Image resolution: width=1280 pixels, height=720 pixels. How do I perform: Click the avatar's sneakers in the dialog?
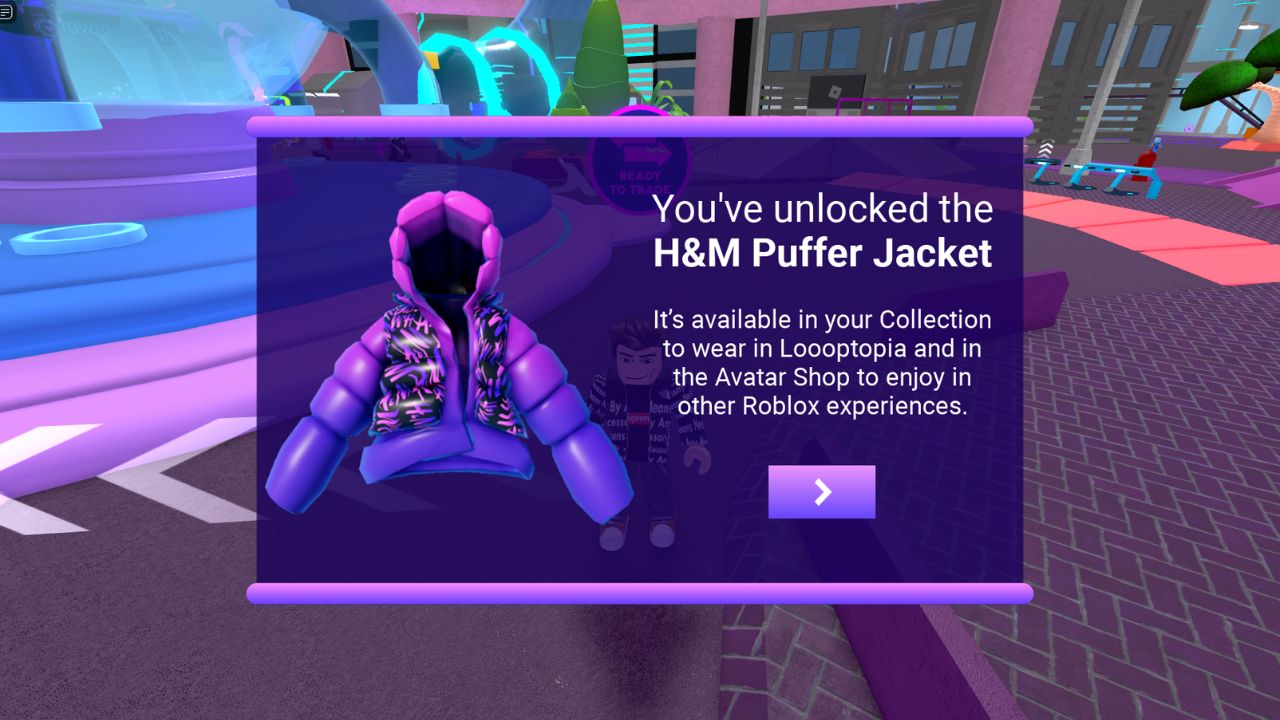[635, 537]
